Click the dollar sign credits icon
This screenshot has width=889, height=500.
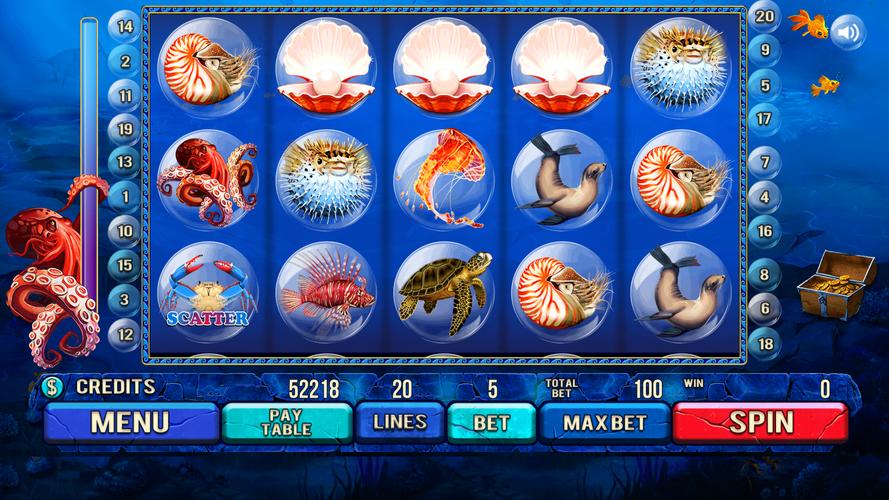point(51,386)
